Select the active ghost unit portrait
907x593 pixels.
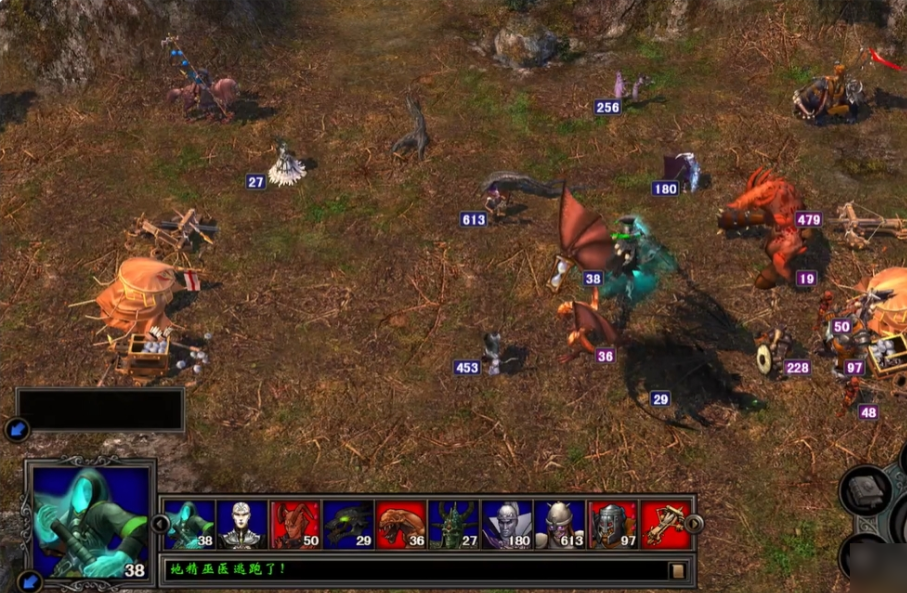(x=90, y=521)
